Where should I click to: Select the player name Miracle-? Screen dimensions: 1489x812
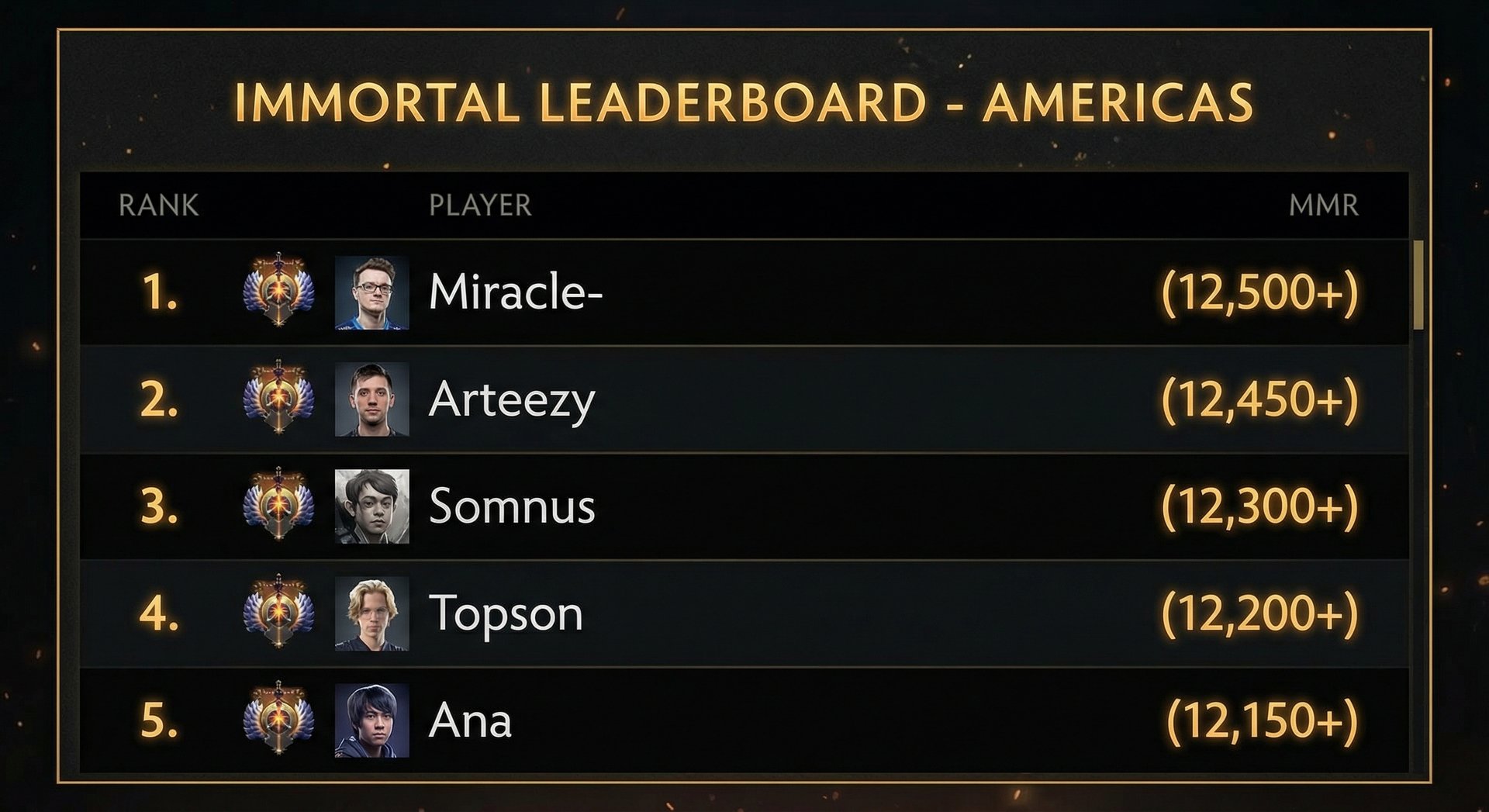tap(516, 291)
